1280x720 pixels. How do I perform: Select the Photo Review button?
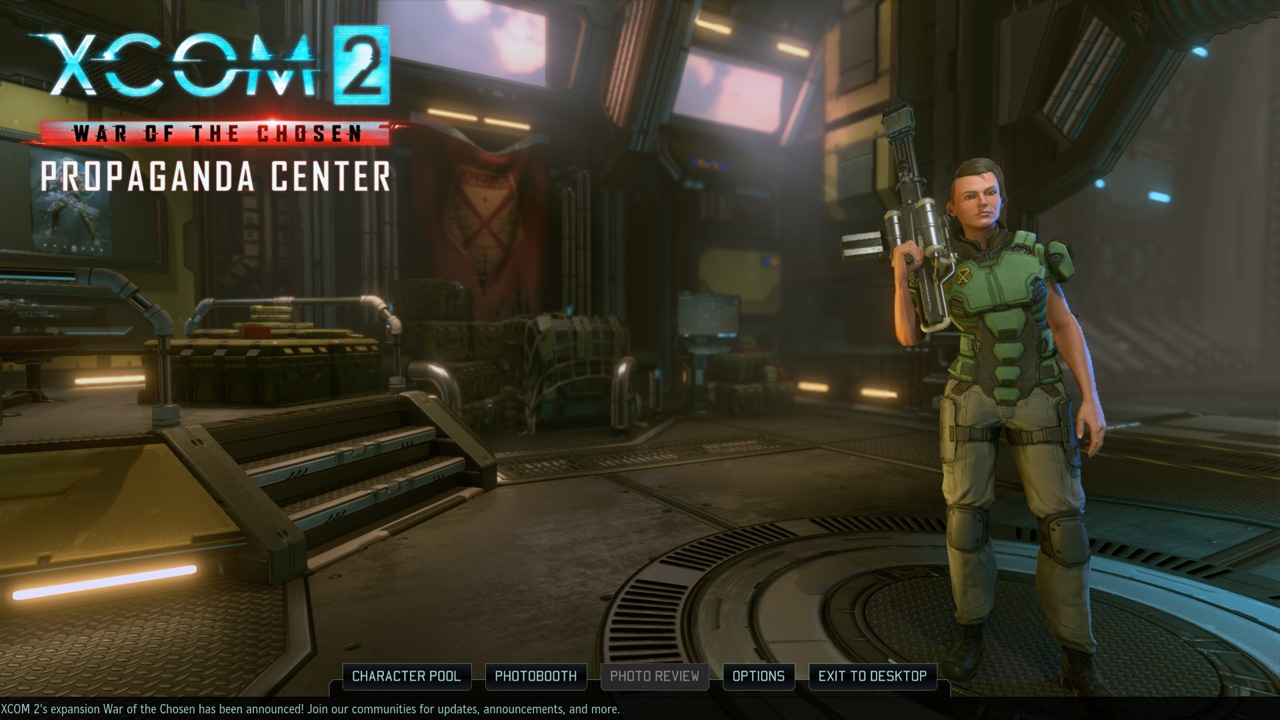[x=655, y=676]
